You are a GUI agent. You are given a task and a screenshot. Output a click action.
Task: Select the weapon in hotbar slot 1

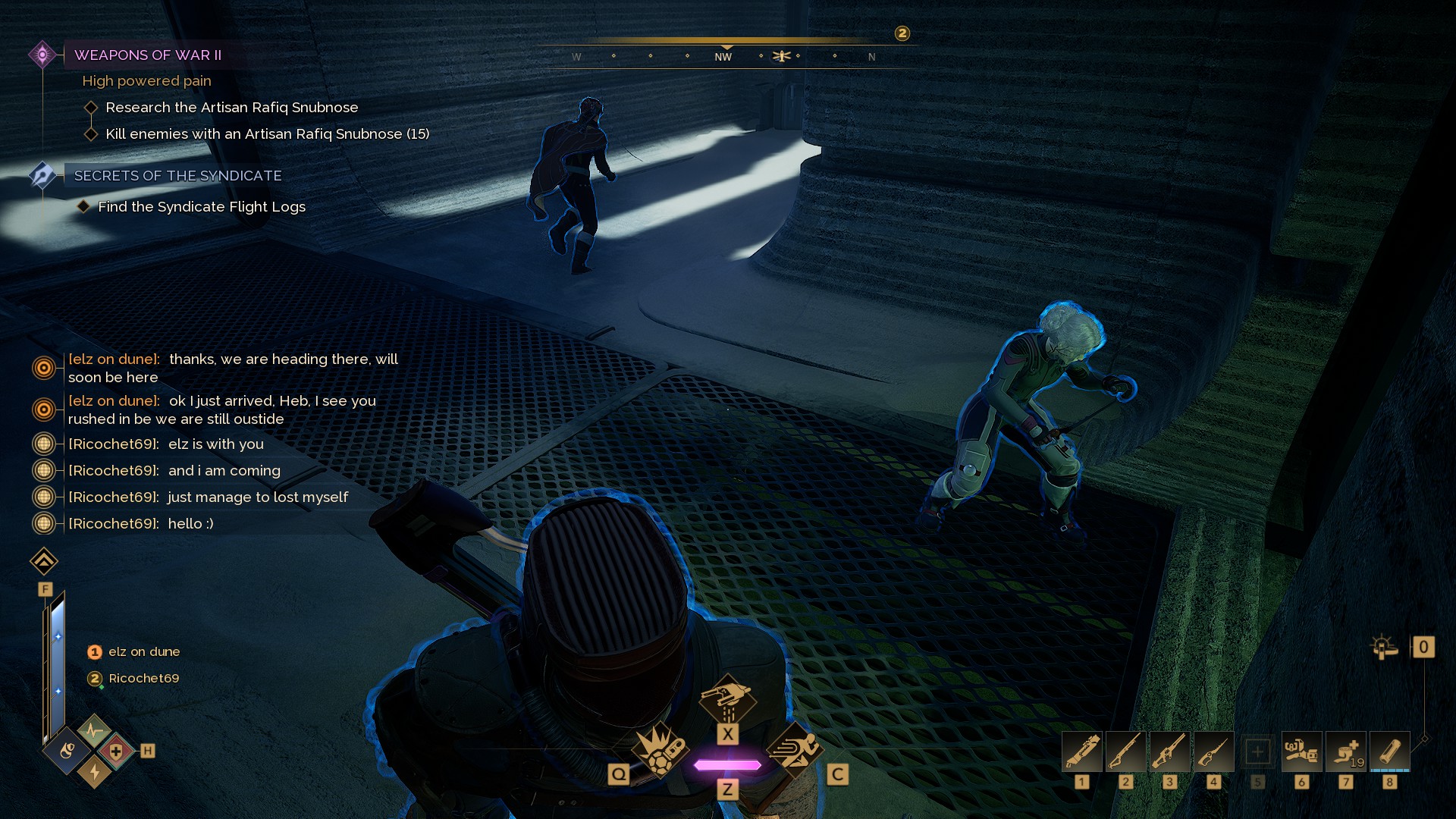point(1082,752)
